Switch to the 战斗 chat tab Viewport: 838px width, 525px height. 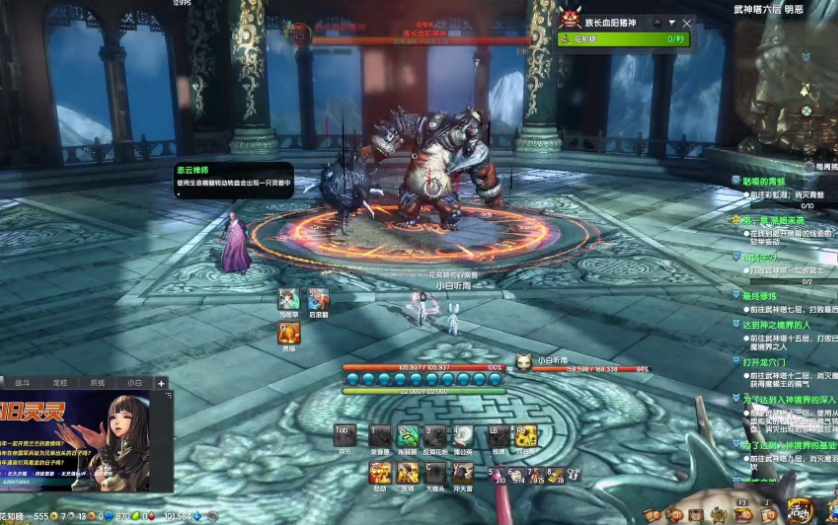click(x=23, y=383)
